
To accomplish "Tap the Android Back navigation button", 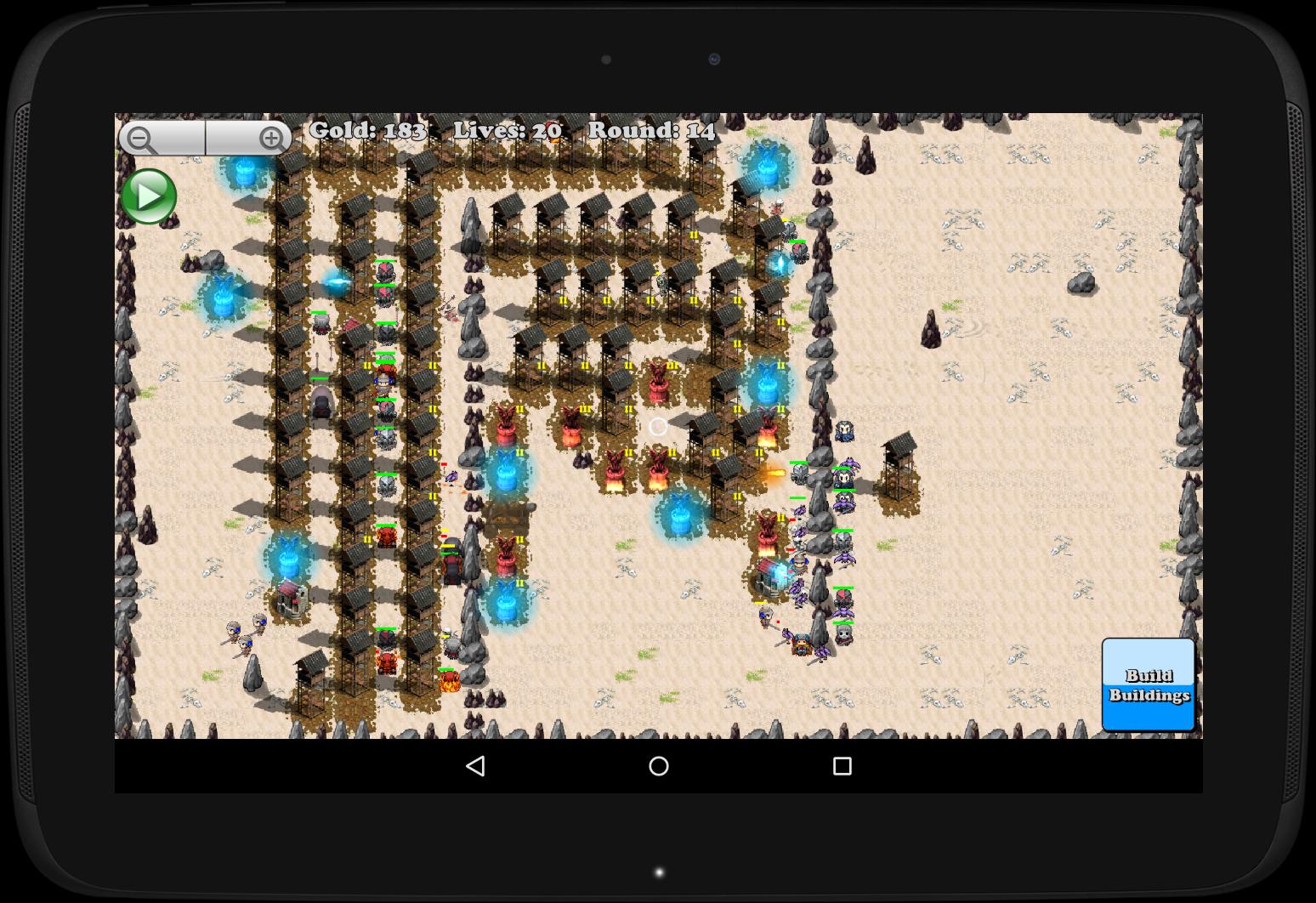I will coord(476,766).
